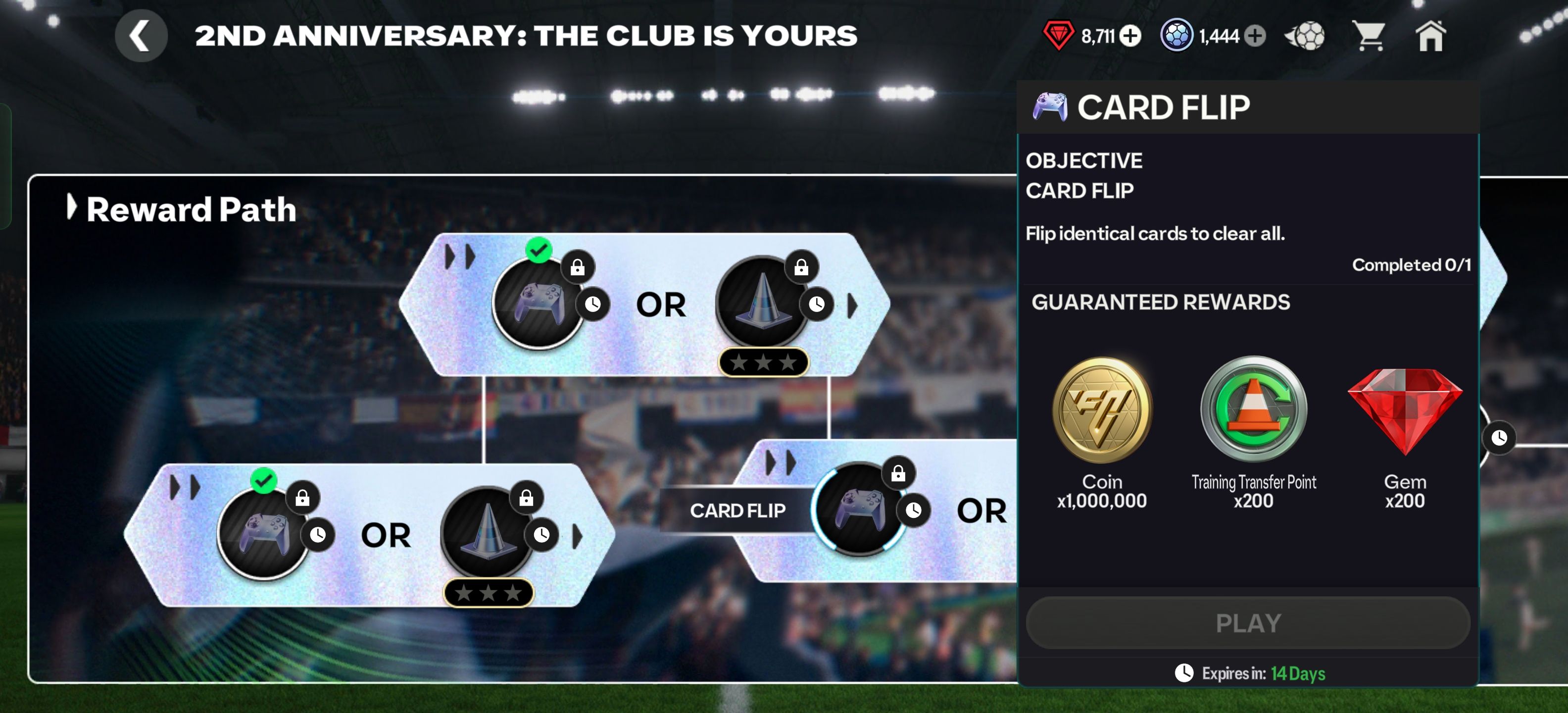Screen dimensions: 1568x713
Task: Open the shopping cart store
Action: (x=1368, y=36)
